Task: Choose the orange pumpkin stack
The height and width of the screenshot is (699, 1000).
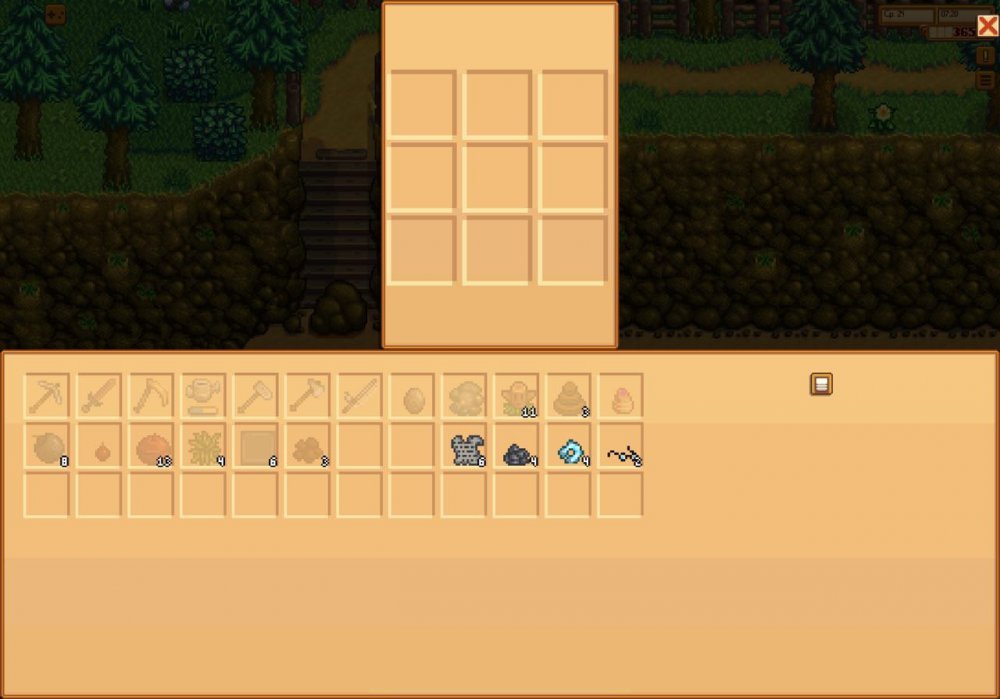Action: pos(151,449)
